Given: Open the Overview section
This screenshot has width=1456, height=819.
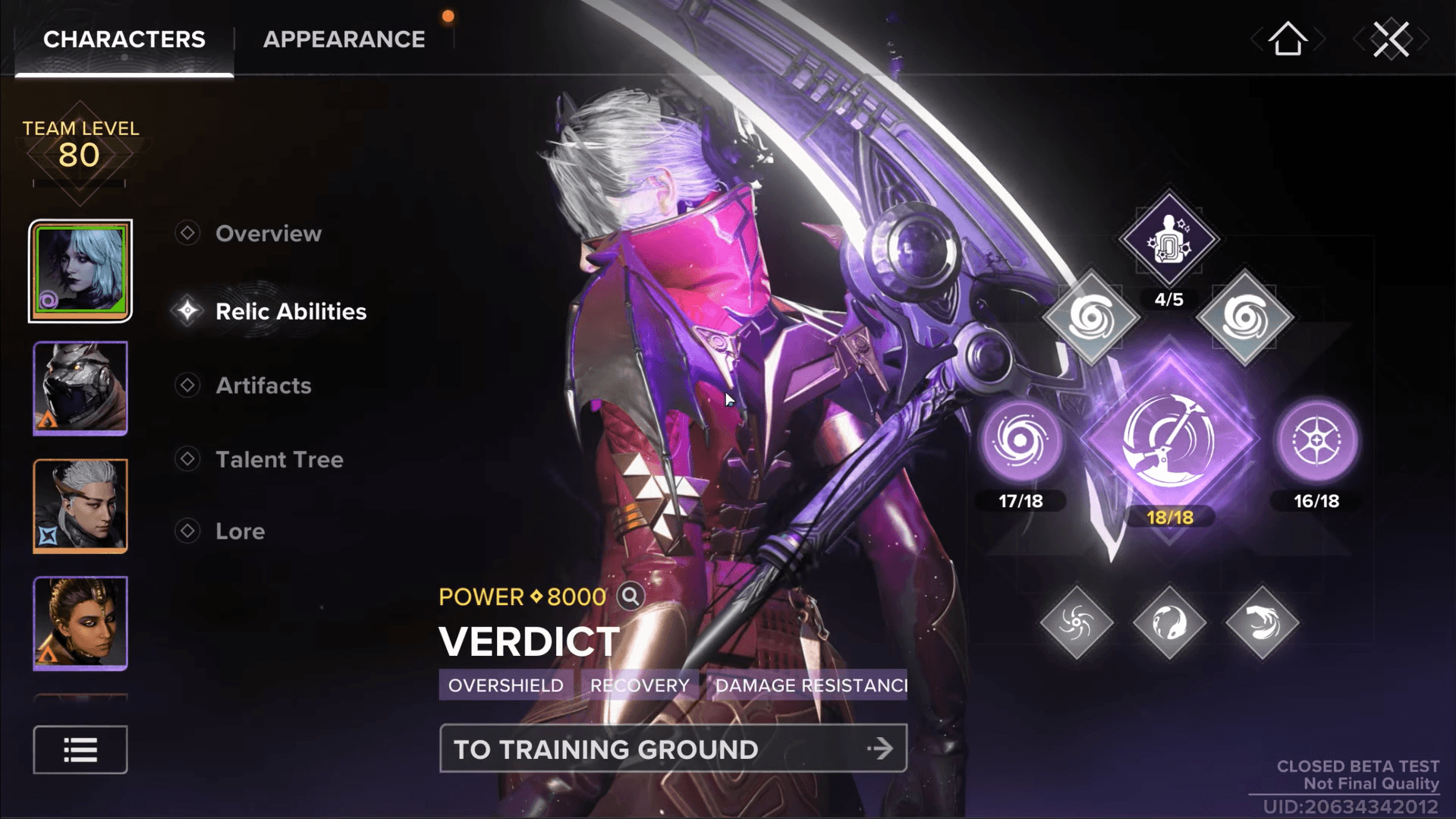Looking at the screenshot, I should pos(268,234).
